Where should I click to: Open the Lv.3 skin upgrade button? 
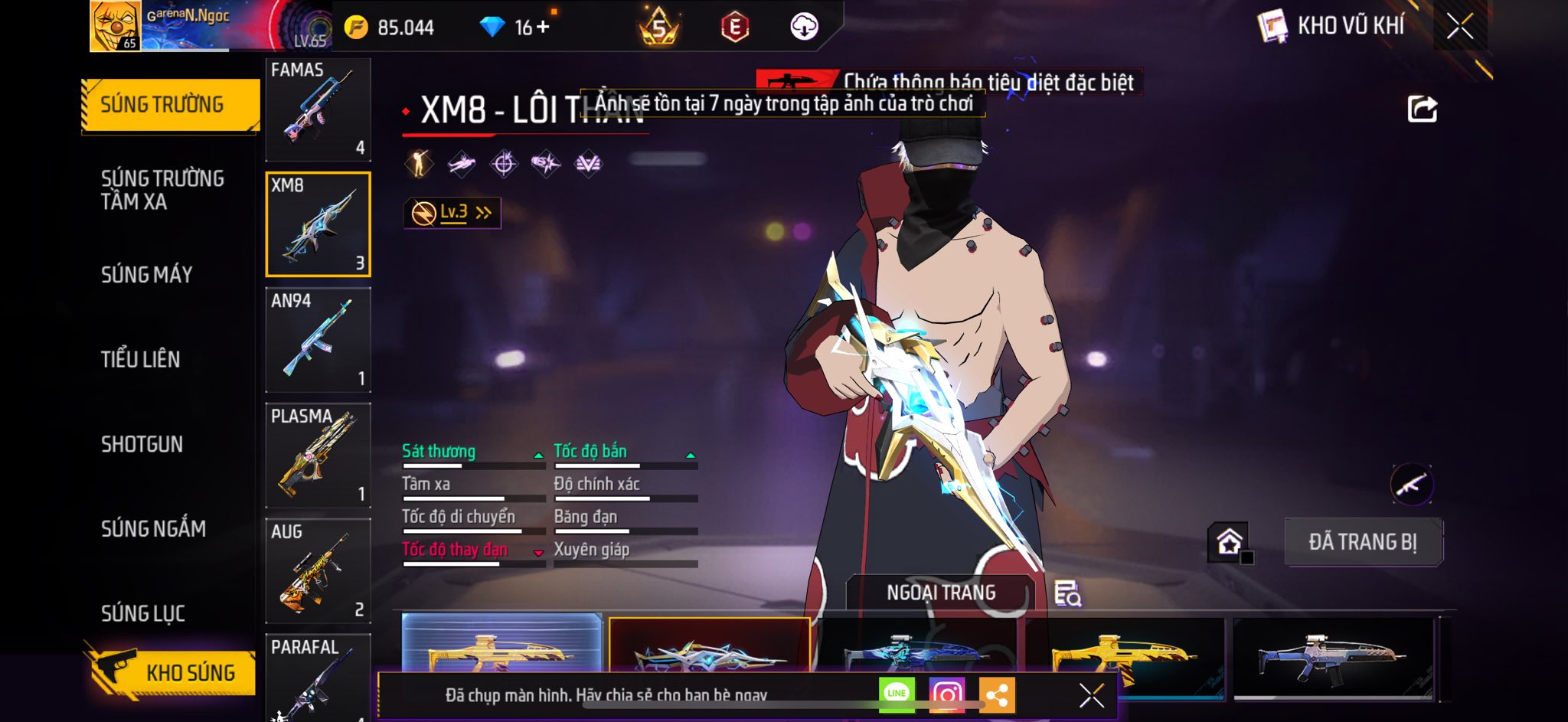452,213
